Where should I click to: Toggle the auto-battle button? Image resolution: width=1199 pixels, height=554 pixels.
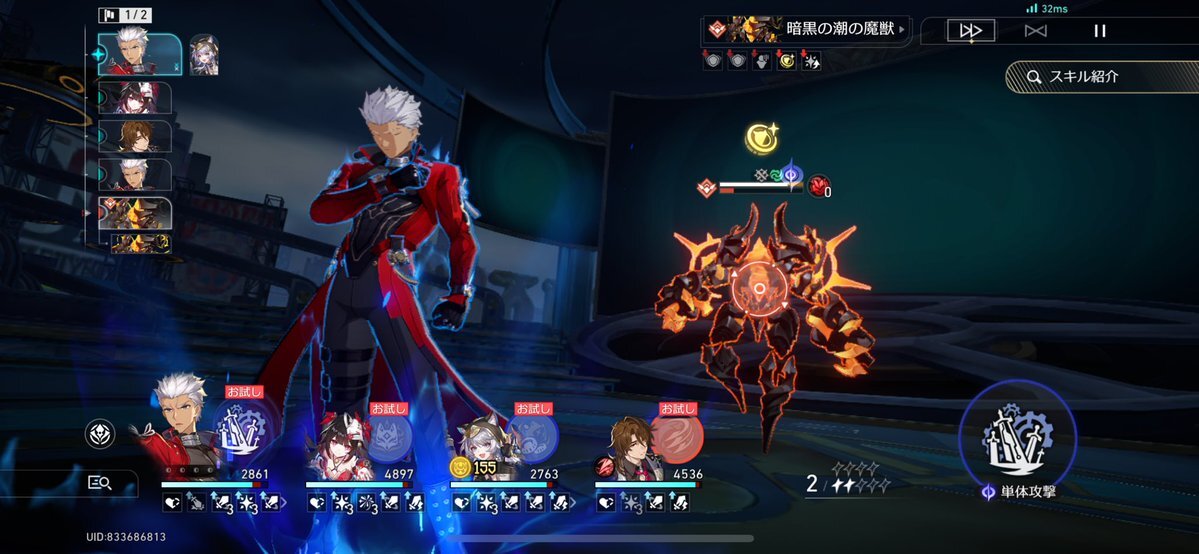[x=1035, y=31]
